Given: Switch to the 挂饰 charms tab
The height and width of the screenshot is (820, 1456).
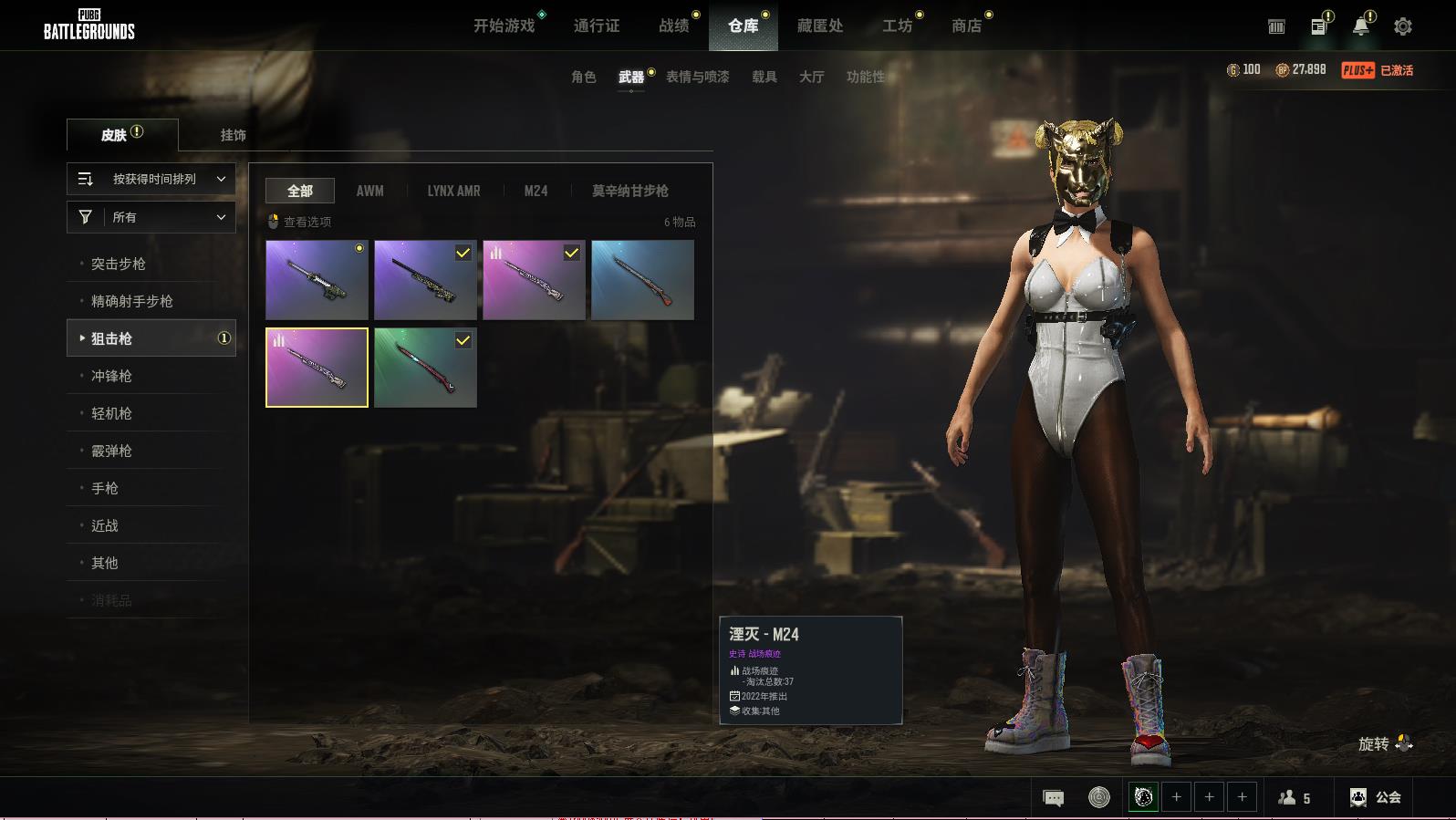Looking at the screenshot, I should (x=233, y=135).
